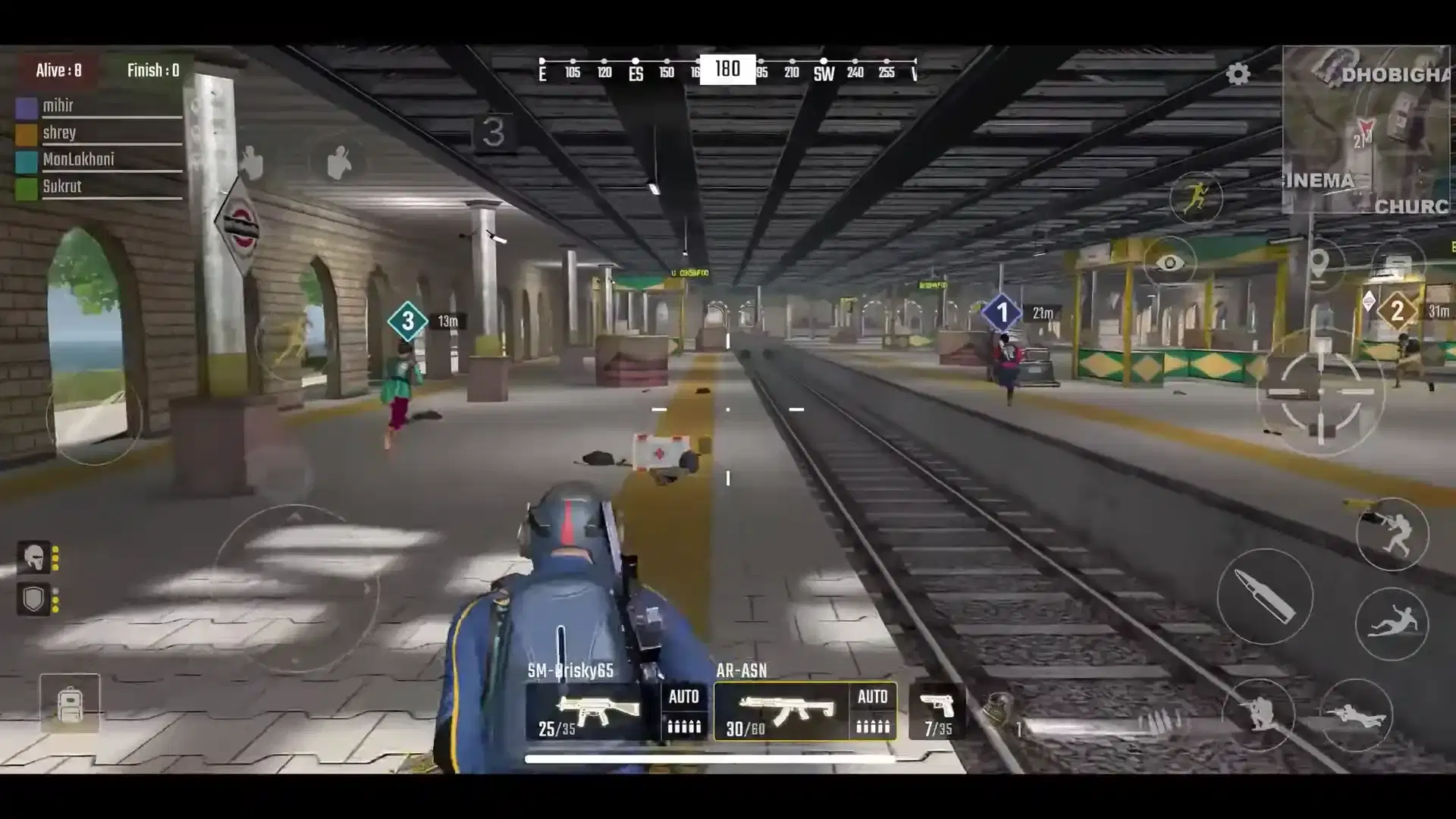Viewport: 1456px width, 819px height.
Task: Equip the pistol sidearm slot
Action: coord(938,711)
